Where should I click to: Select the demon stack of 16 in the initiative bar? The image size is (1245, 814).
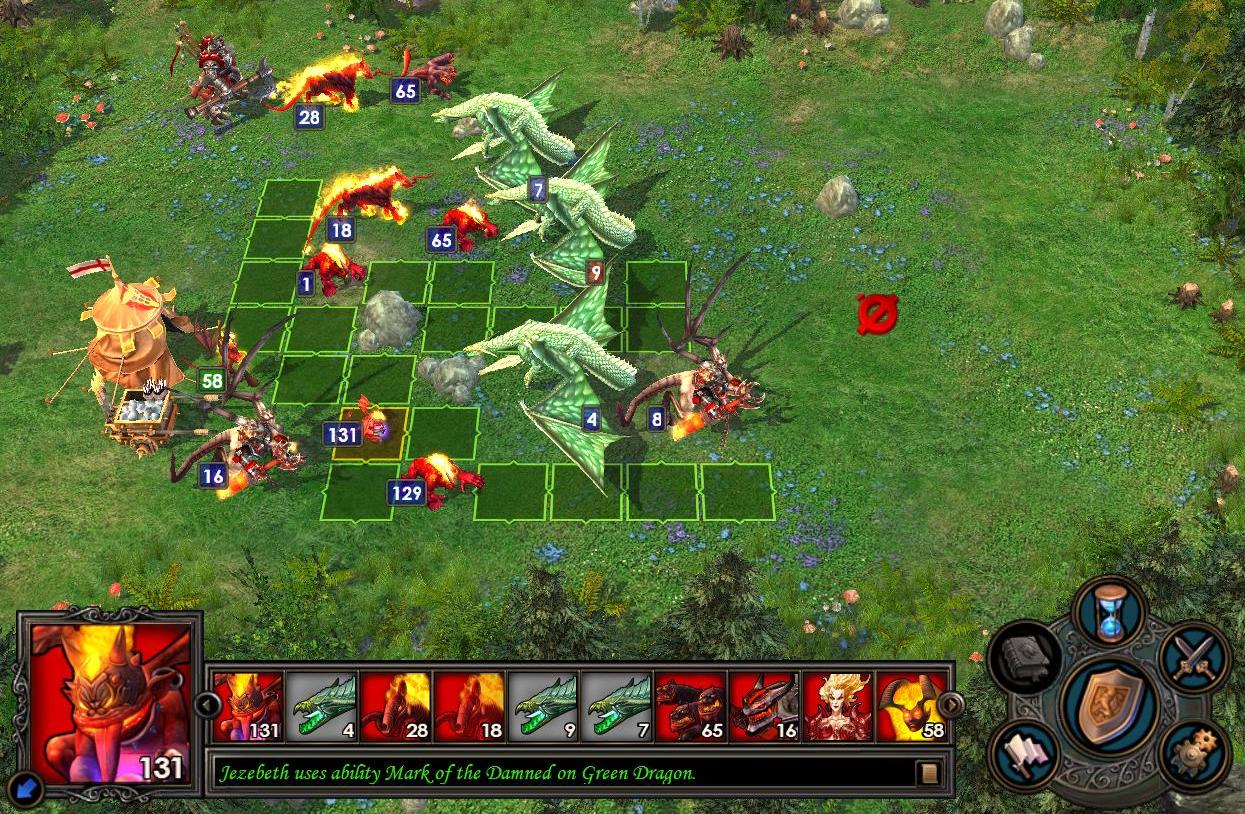[766, 707]
